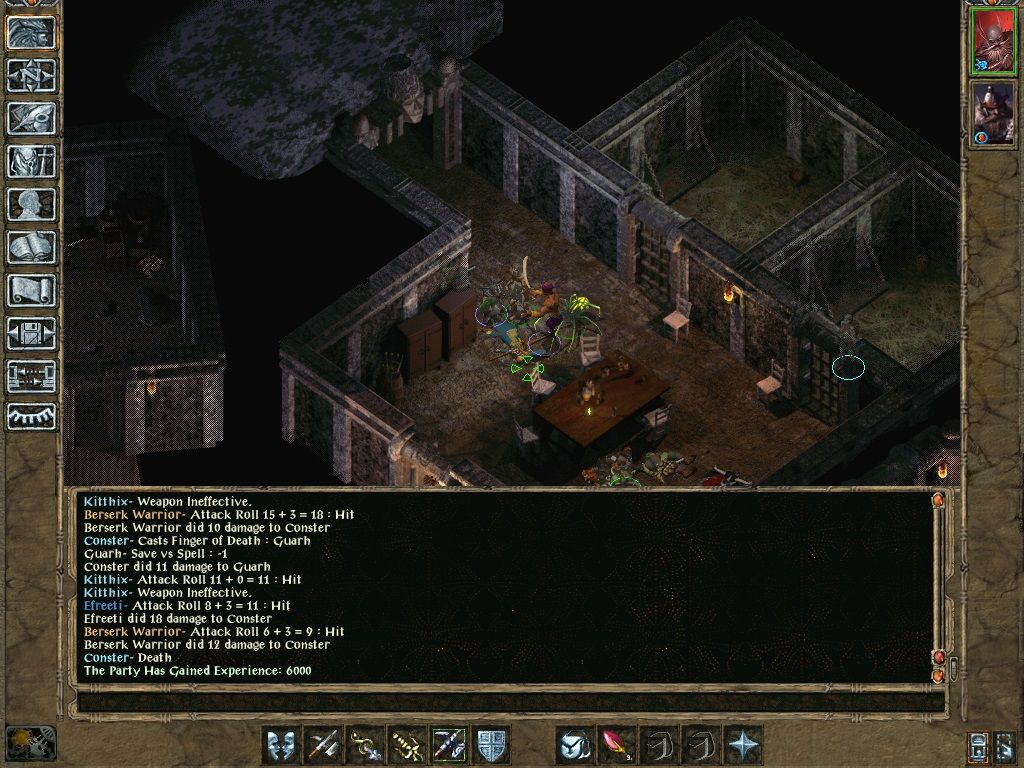The image size is (1024, 768).
Task: Open the area map with the compass icon
Action: pos(32,75)
